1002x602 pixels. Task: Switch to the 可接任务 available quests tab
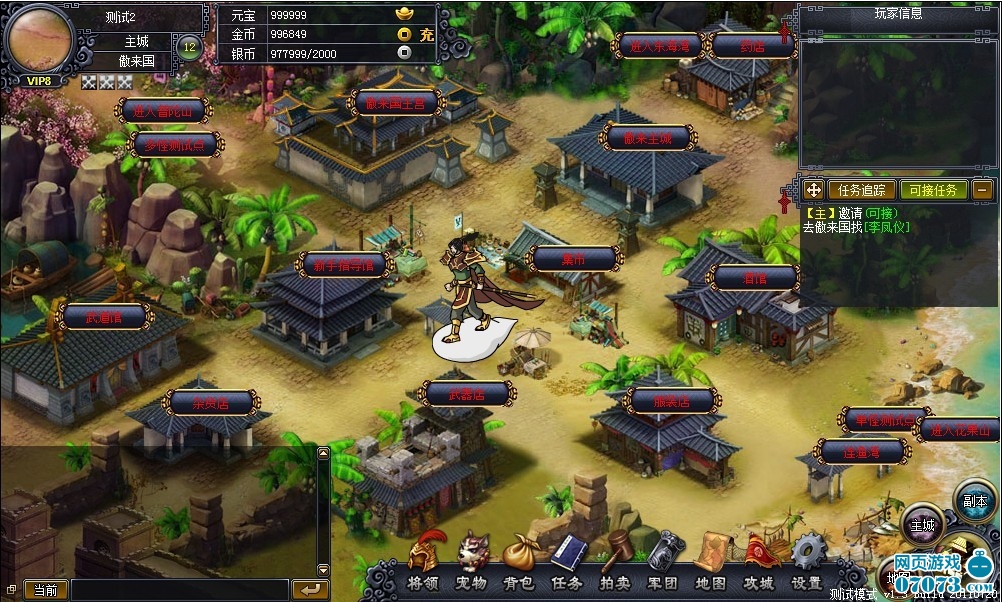point(932,189)
